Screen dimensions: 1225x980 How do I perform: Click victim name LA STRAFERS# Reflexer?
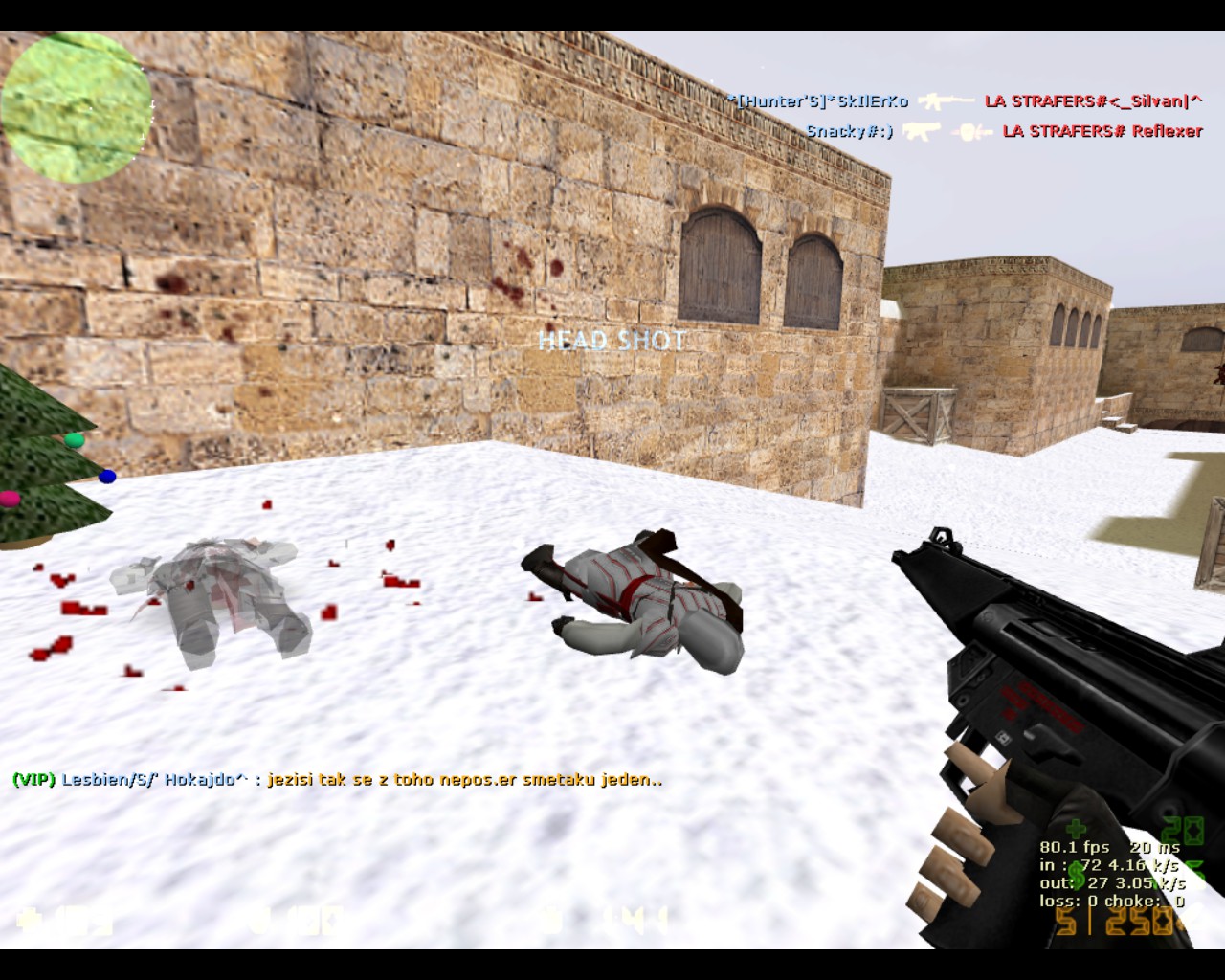pyautogui.click(x=1102, y=131)
